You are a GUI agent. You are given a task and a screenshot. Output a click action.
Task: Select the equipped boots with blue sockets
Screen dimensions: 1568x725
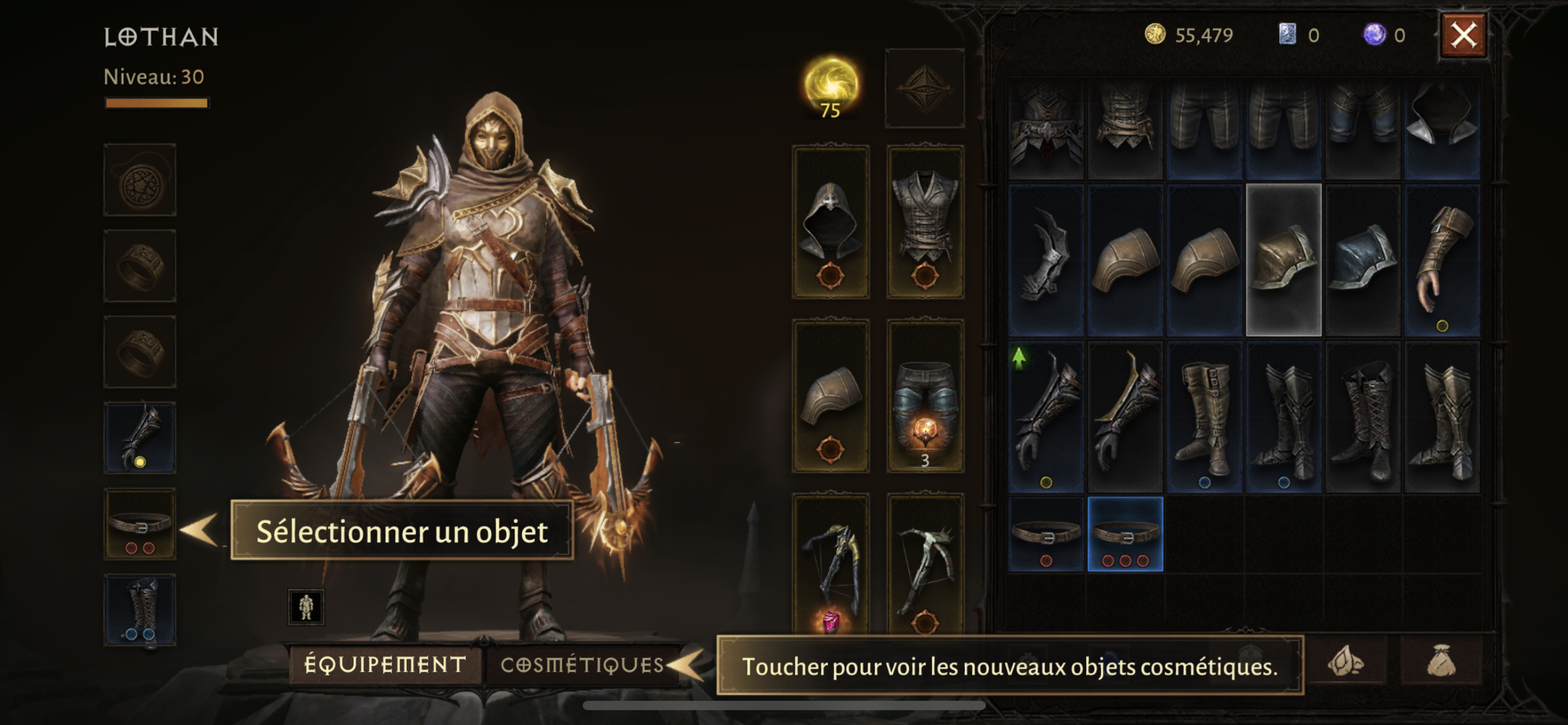(140, 610)
